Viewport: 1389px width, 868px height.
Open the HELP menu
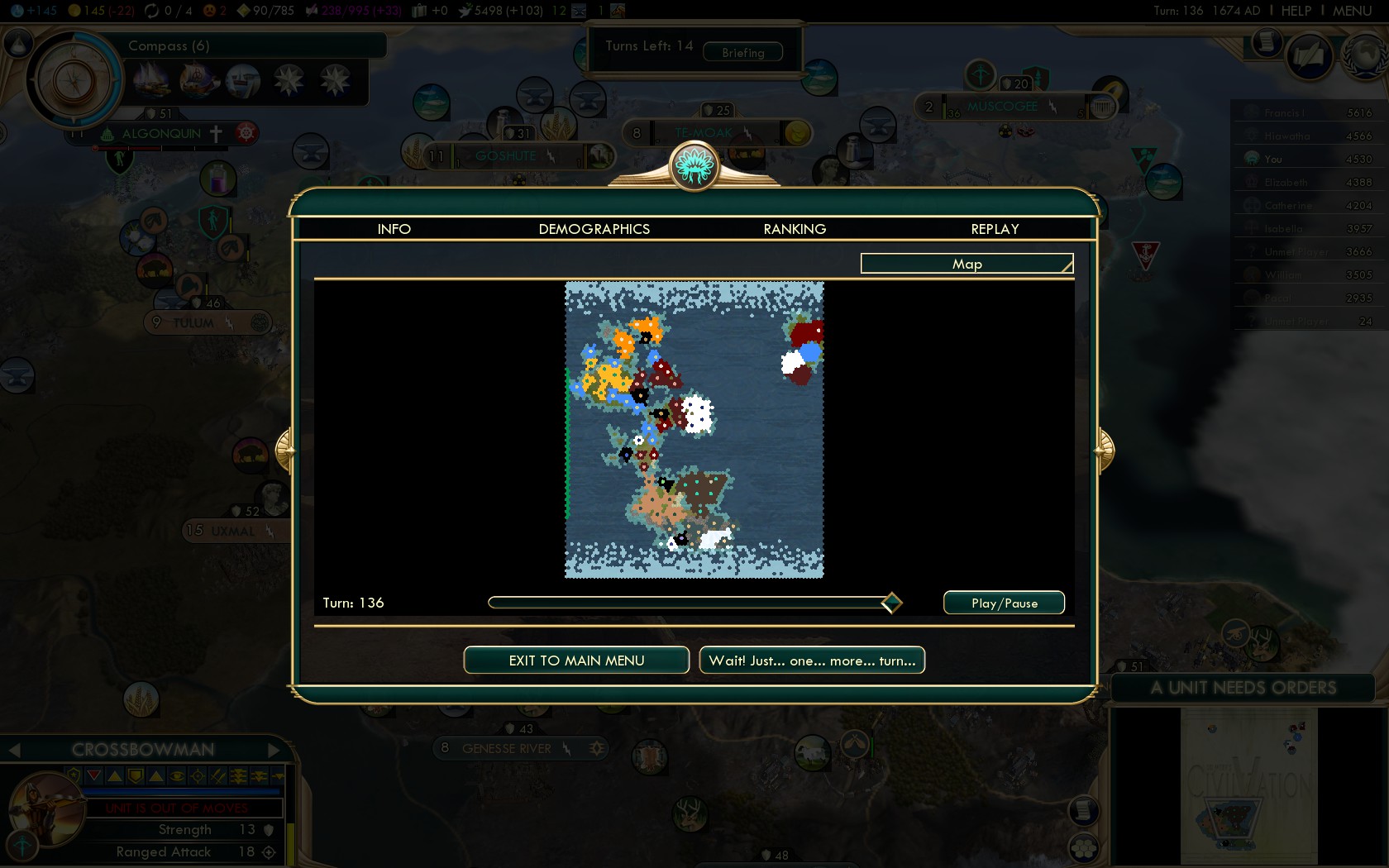(x=1296, y=11)
